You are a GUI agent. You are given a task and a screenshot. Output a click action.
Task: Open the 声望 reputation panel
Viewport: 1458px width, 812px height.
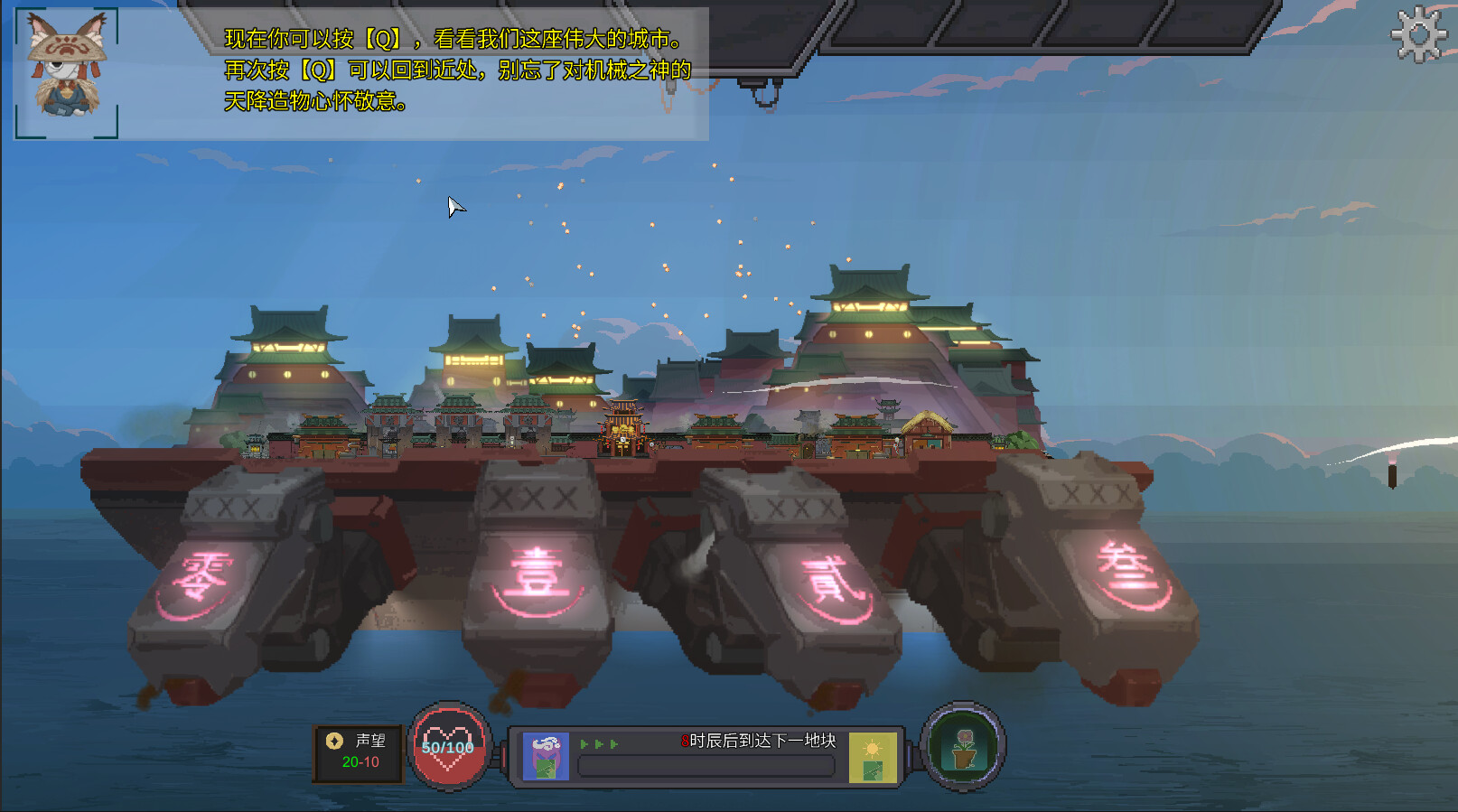coord(359,752)
